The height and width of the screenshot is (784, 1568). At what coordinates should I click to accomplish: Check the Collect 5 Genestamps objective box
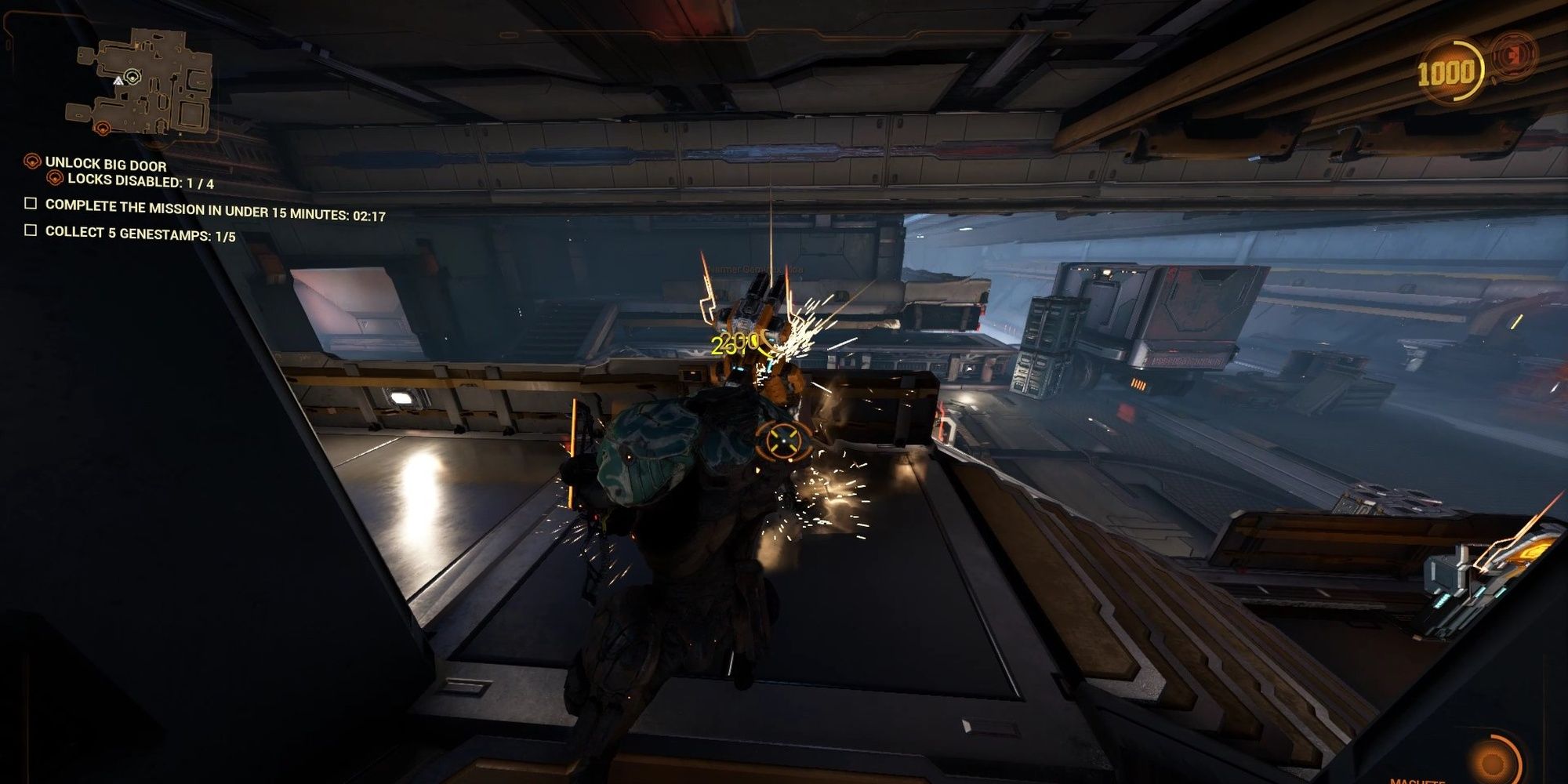pyautogui.click(x=30, y=230)
